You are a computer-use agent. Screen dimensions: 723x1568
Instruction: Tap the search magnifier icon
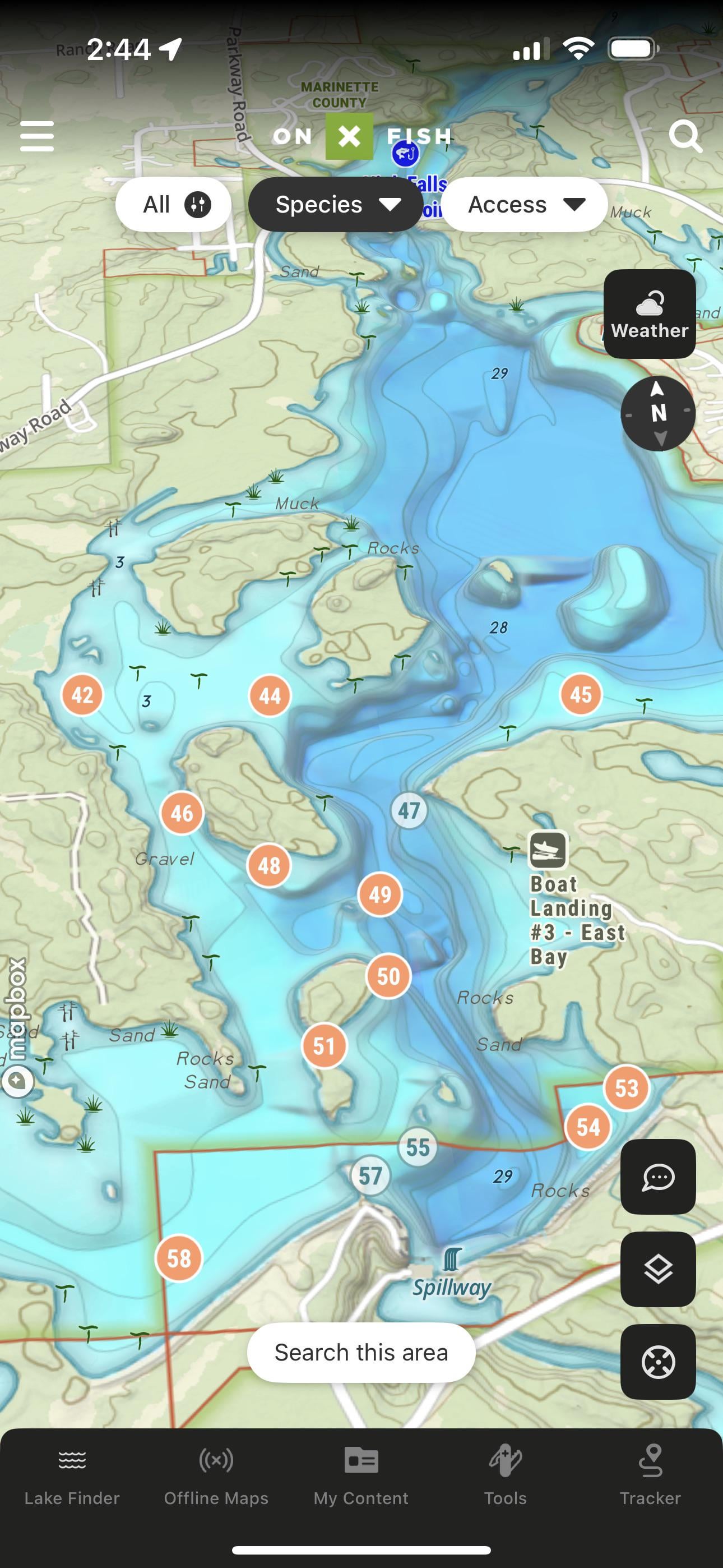[x=685, y=136]
